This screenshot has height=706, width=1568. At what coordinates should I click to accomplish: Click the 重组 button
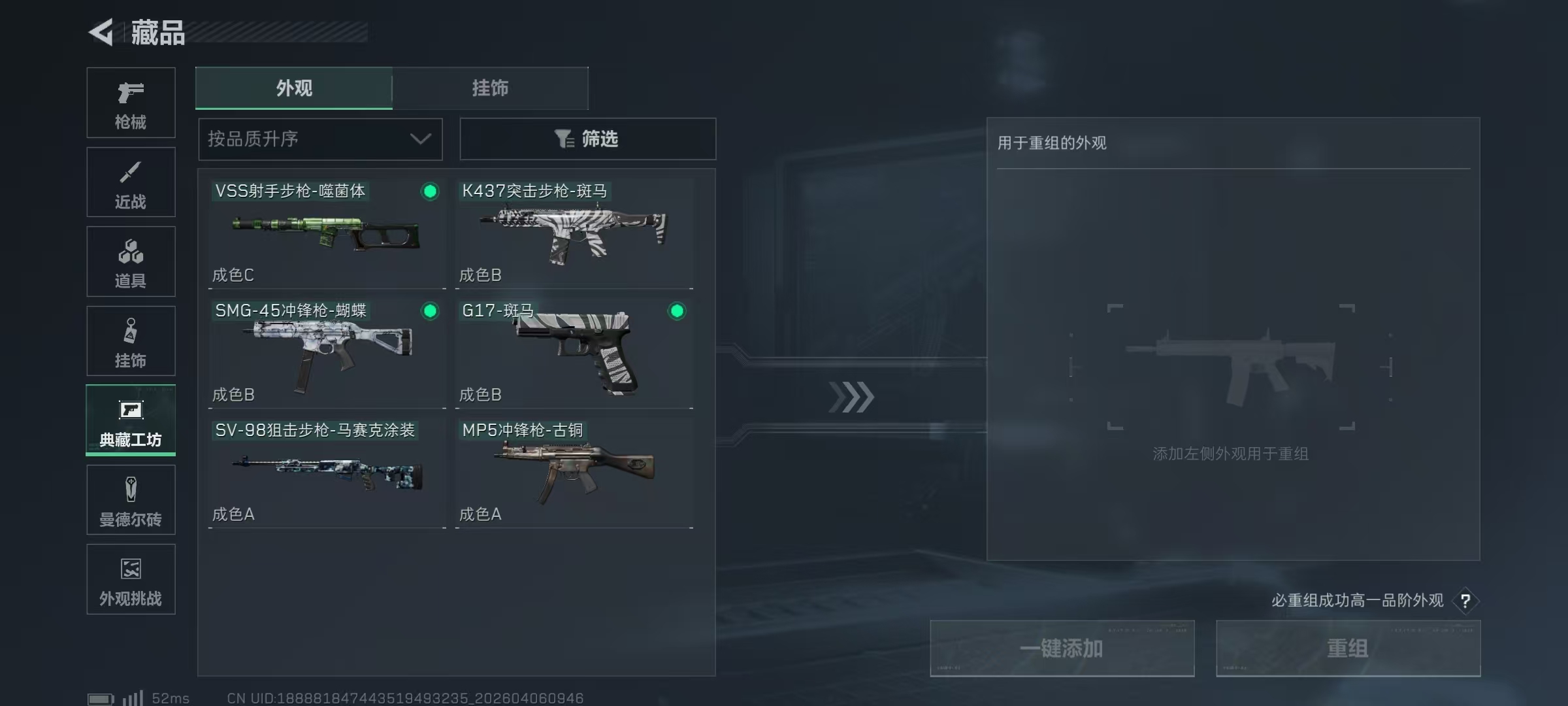point(1348,648)
